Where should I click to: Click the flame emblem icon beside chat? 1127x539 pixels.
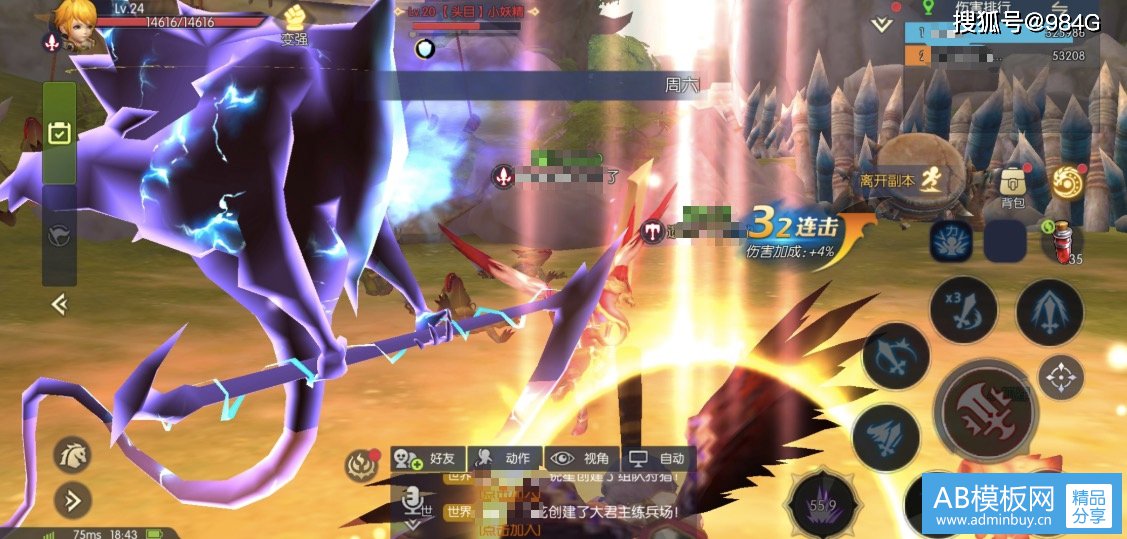pos(360,463)
